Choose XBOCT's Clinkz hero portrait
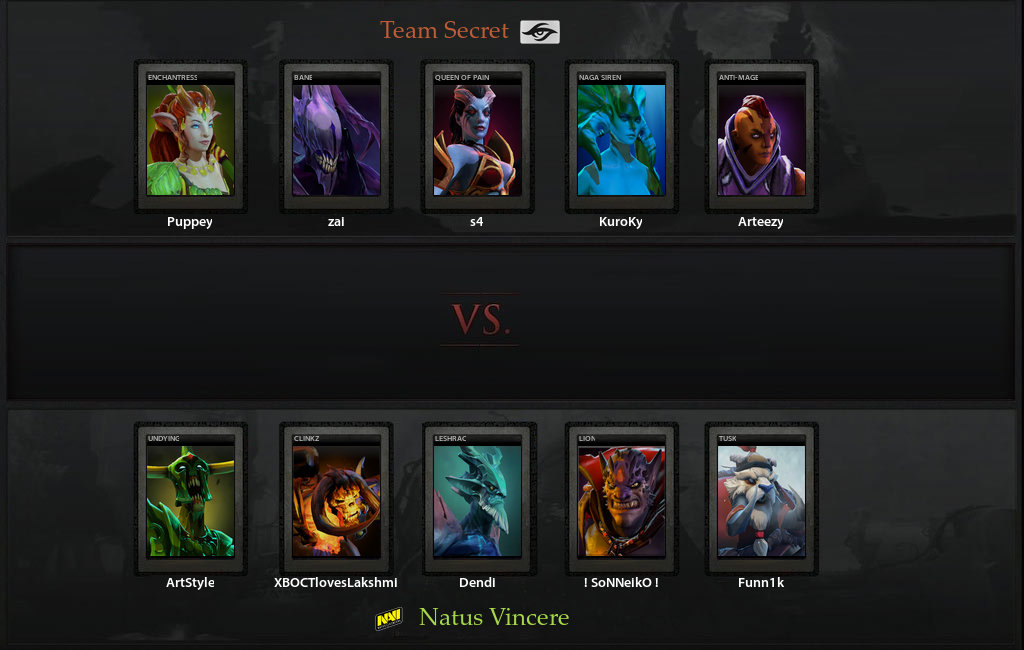This screenshot has height=650, width=1024. coord(336,499)
